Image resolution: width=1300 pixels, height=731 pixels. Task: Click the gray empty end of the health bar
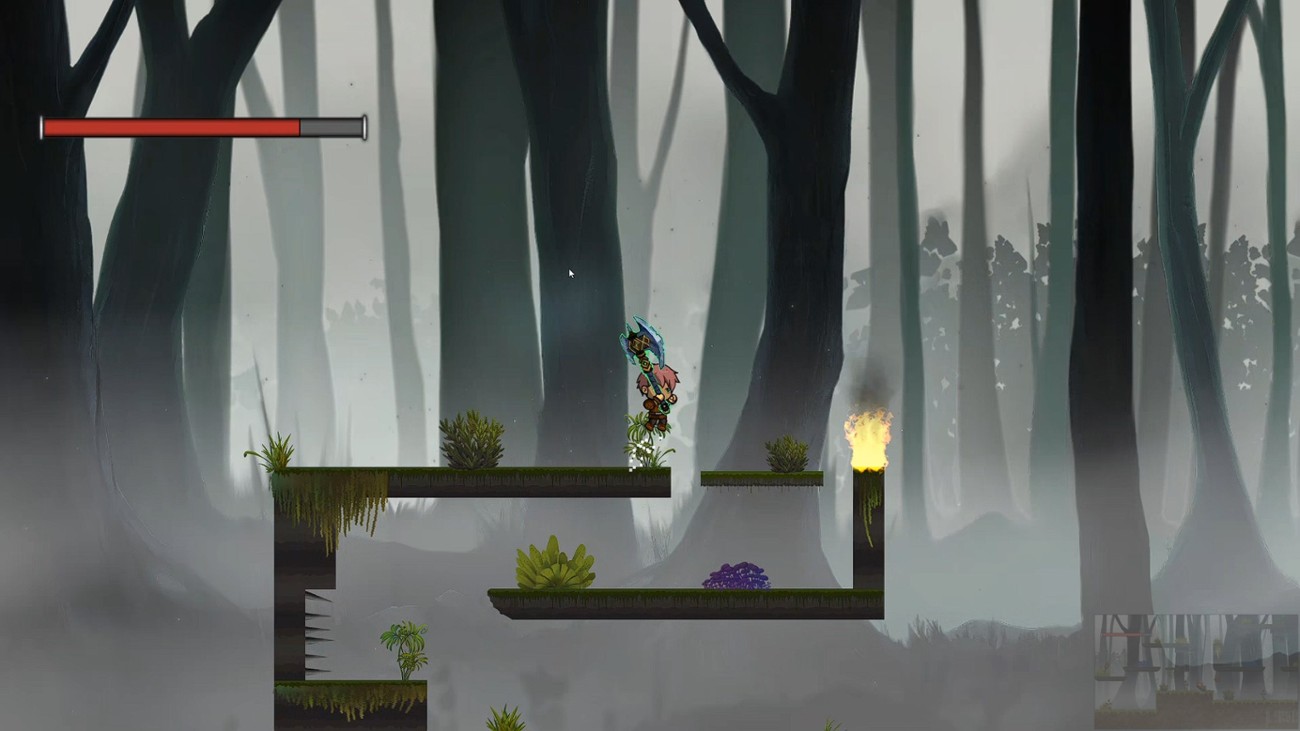330,127
